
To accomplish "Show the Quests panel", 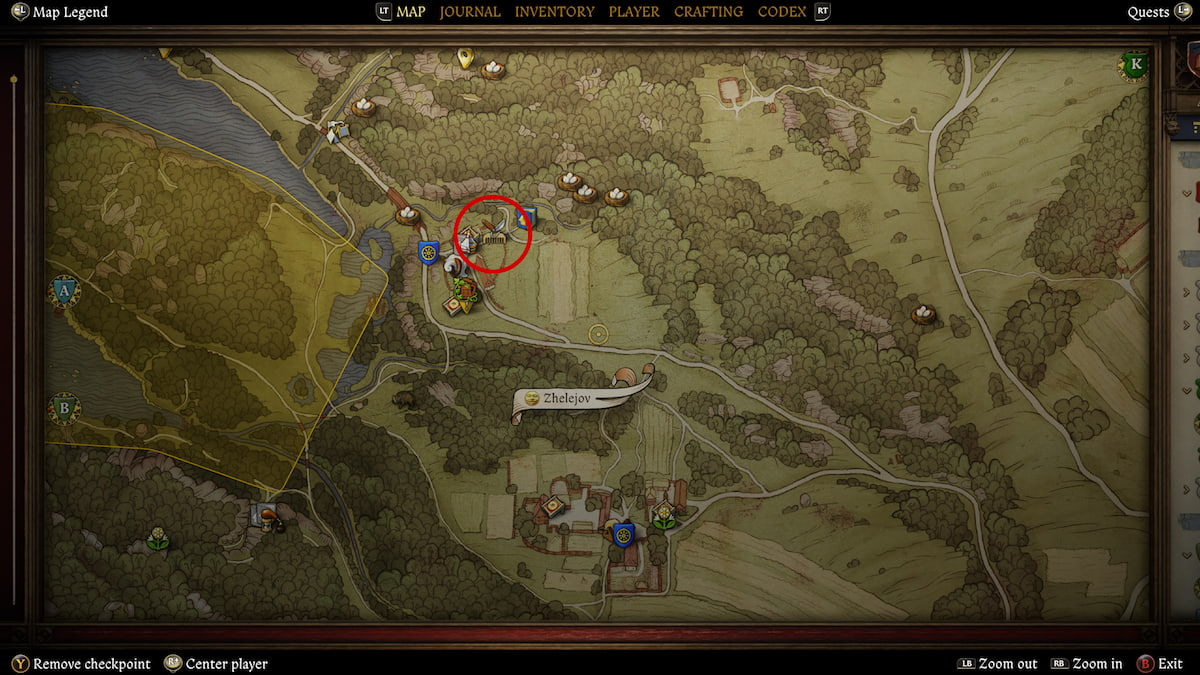I will [1148, 12].
